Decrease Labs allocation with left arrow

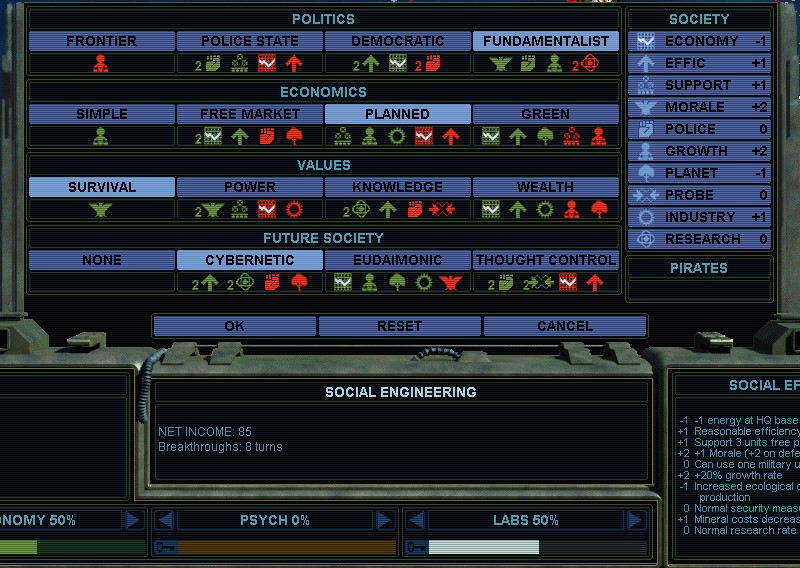click(417, 520)
